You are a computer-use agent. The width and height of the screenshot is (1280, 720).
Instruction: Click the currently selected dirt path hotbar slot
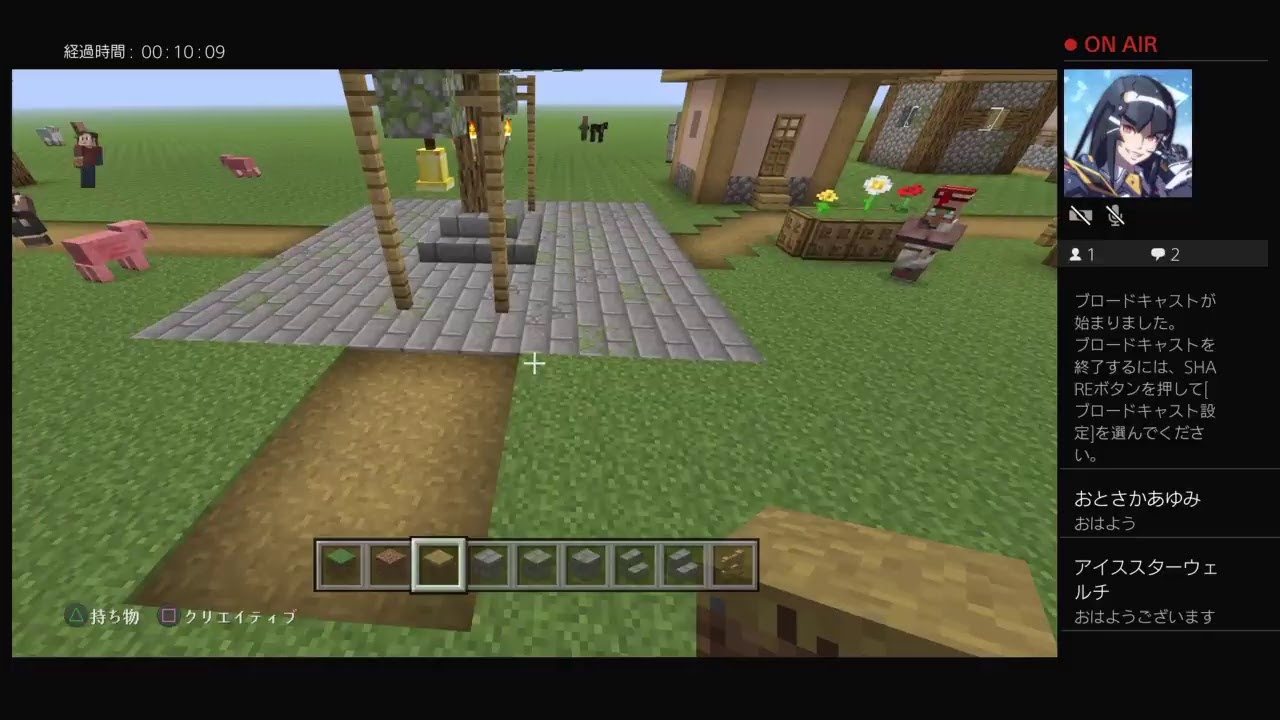(439, 565)
